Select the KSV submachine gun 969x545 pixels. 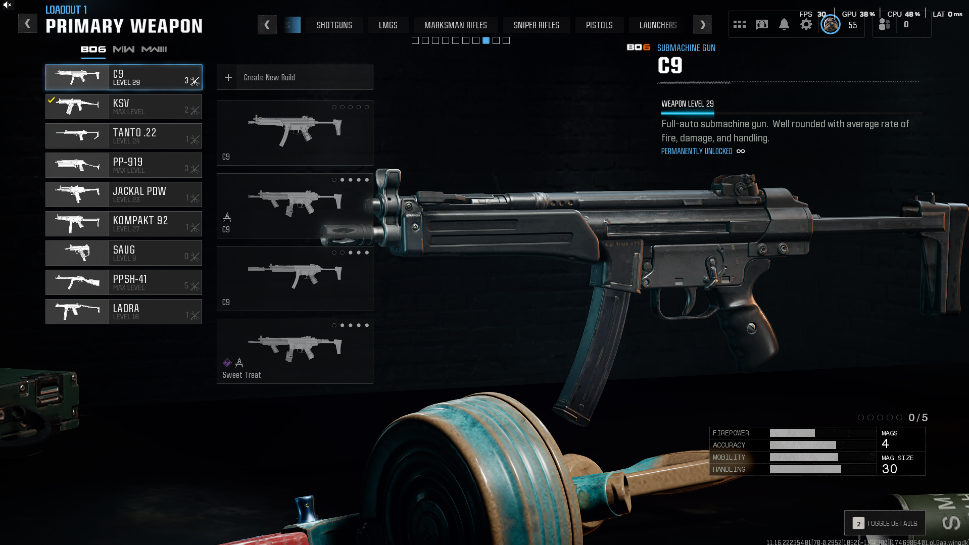point(123,107)
